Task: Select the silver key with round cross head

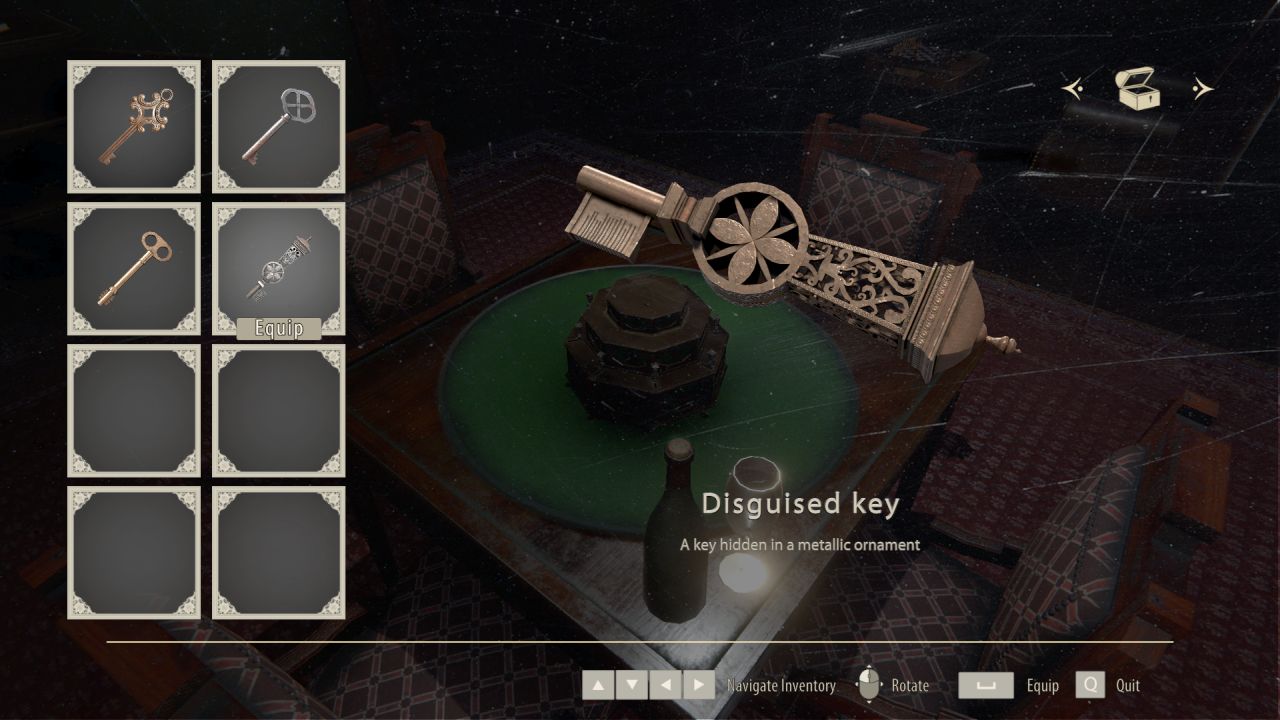Action: coord(278,126)
